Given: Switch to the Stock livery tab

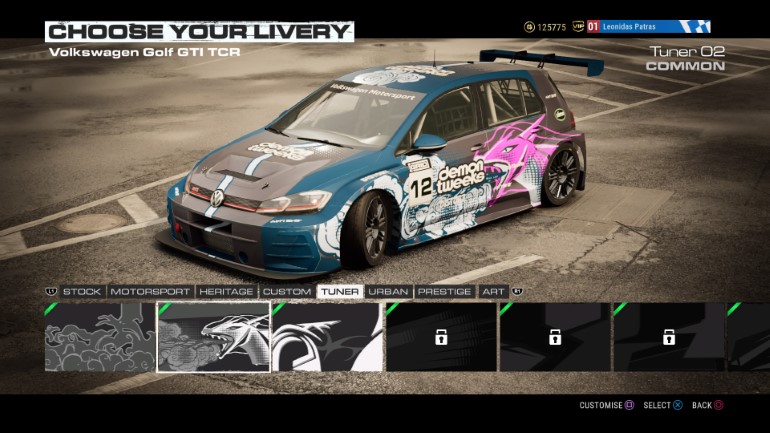Looking at the screenshot, I should click(x=82, y=291).
